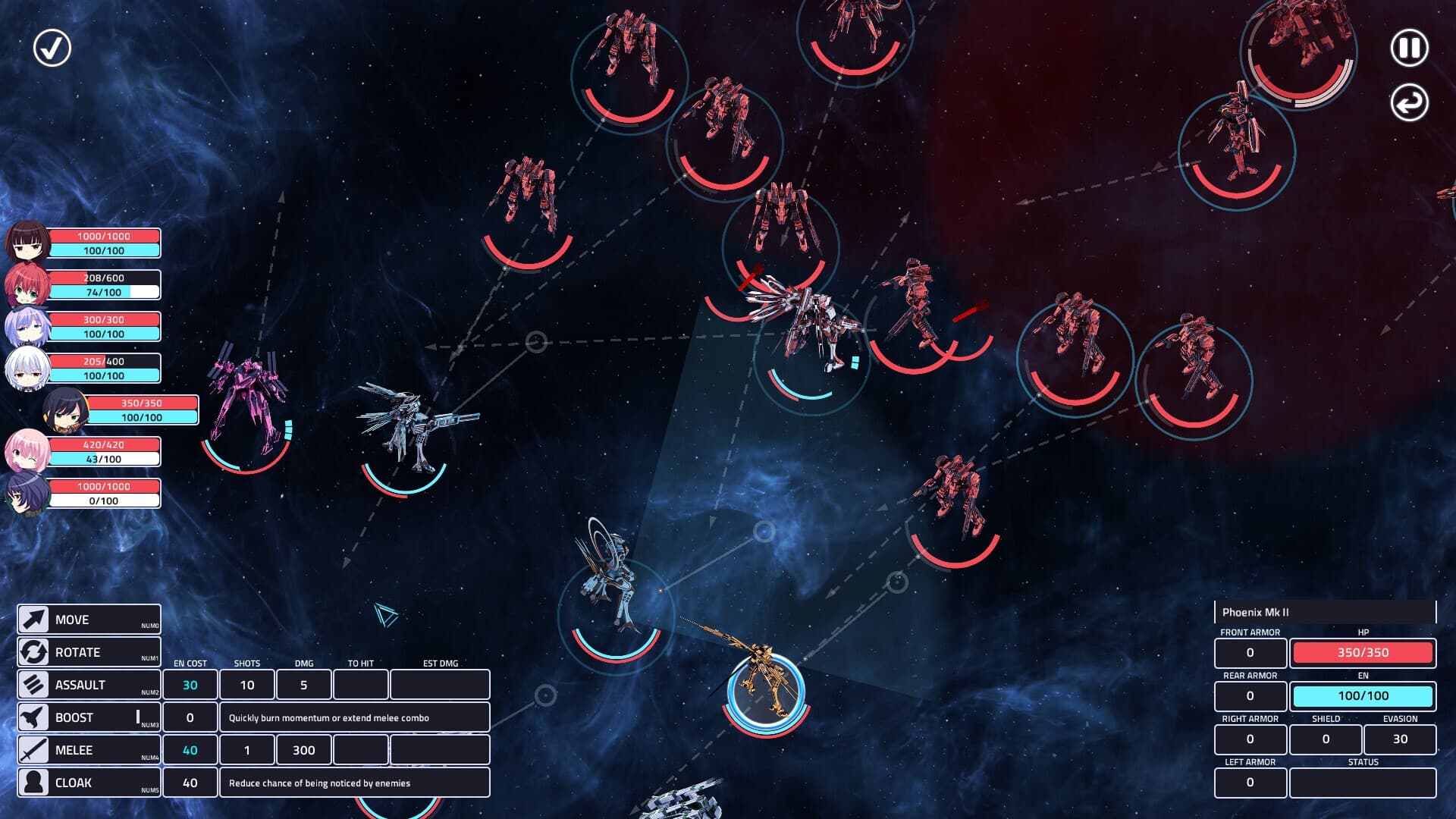
Task: Confirm turn with the checkmark button
Action: pyautogui.click(x=52, y=49)
